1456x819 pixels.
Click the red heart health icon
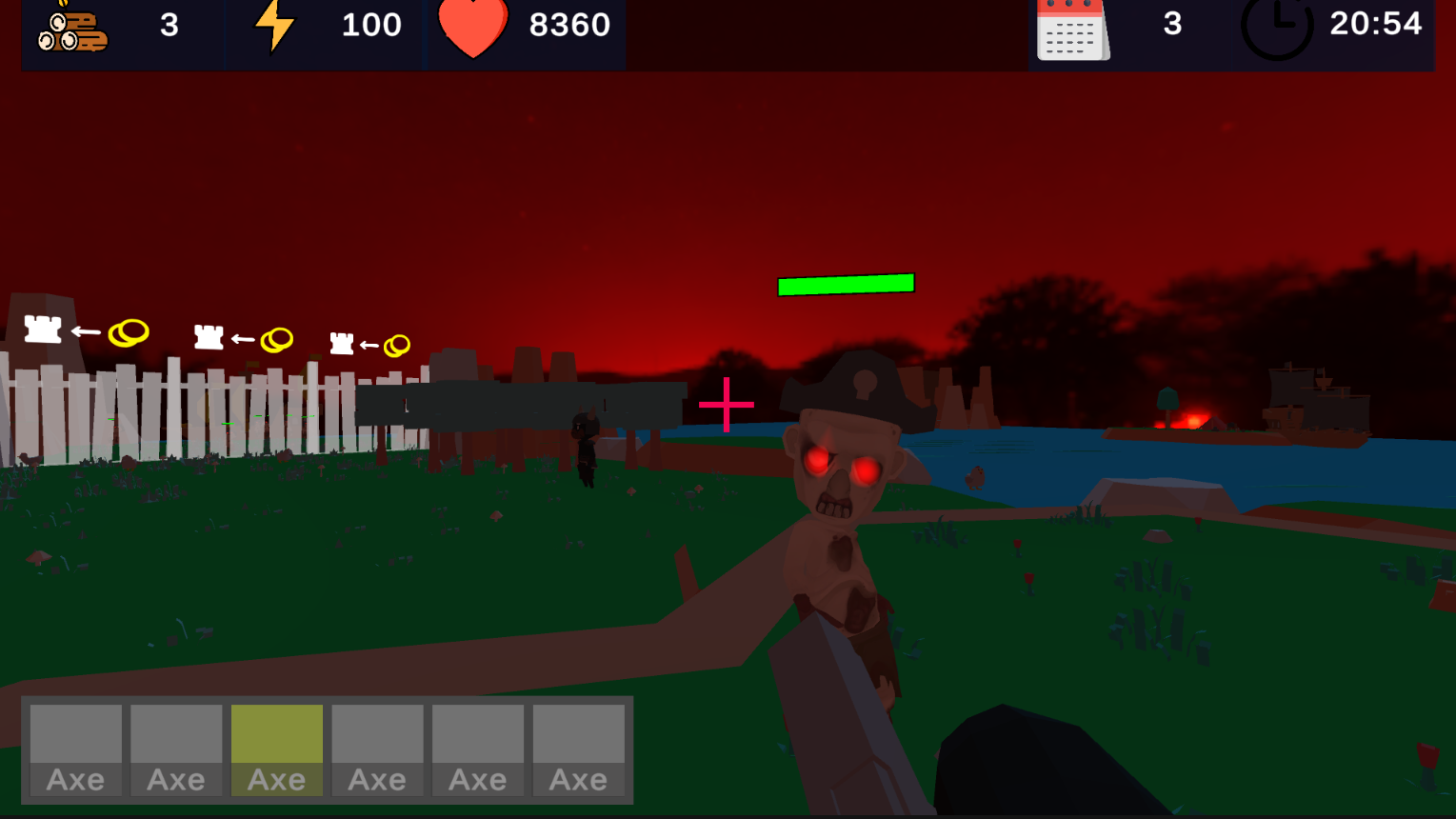click(x=473, y=29)
